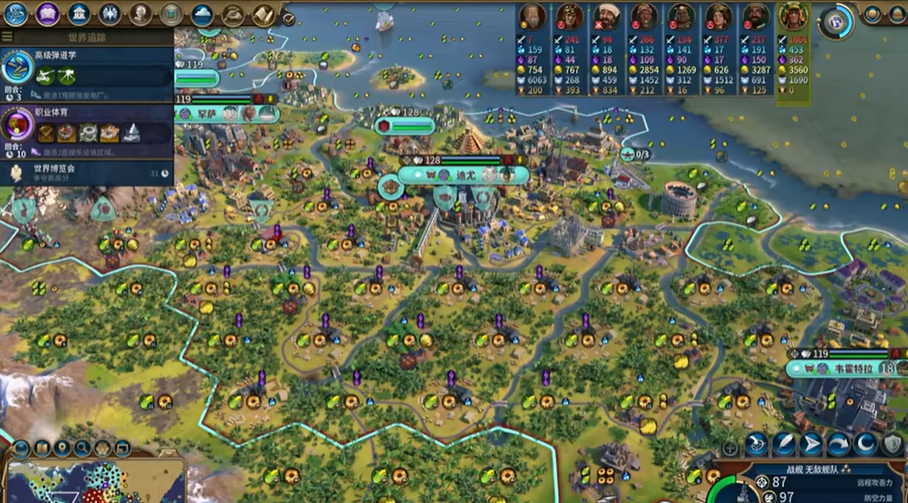Screen dimensions: 908x503
Task: Open the era progress dial button
Action: click(x=834, y=18)
